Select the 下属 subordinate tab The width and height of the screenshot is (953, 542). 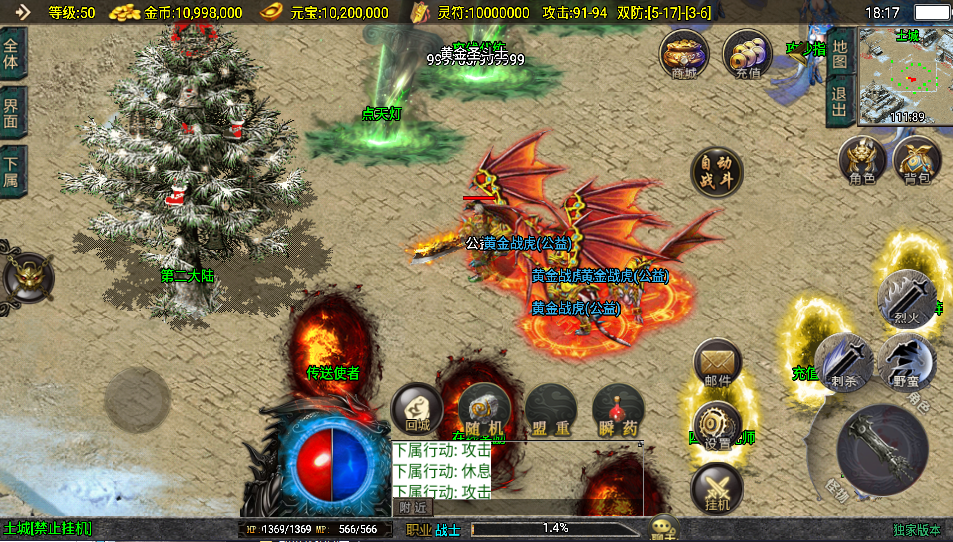(12, 169)
